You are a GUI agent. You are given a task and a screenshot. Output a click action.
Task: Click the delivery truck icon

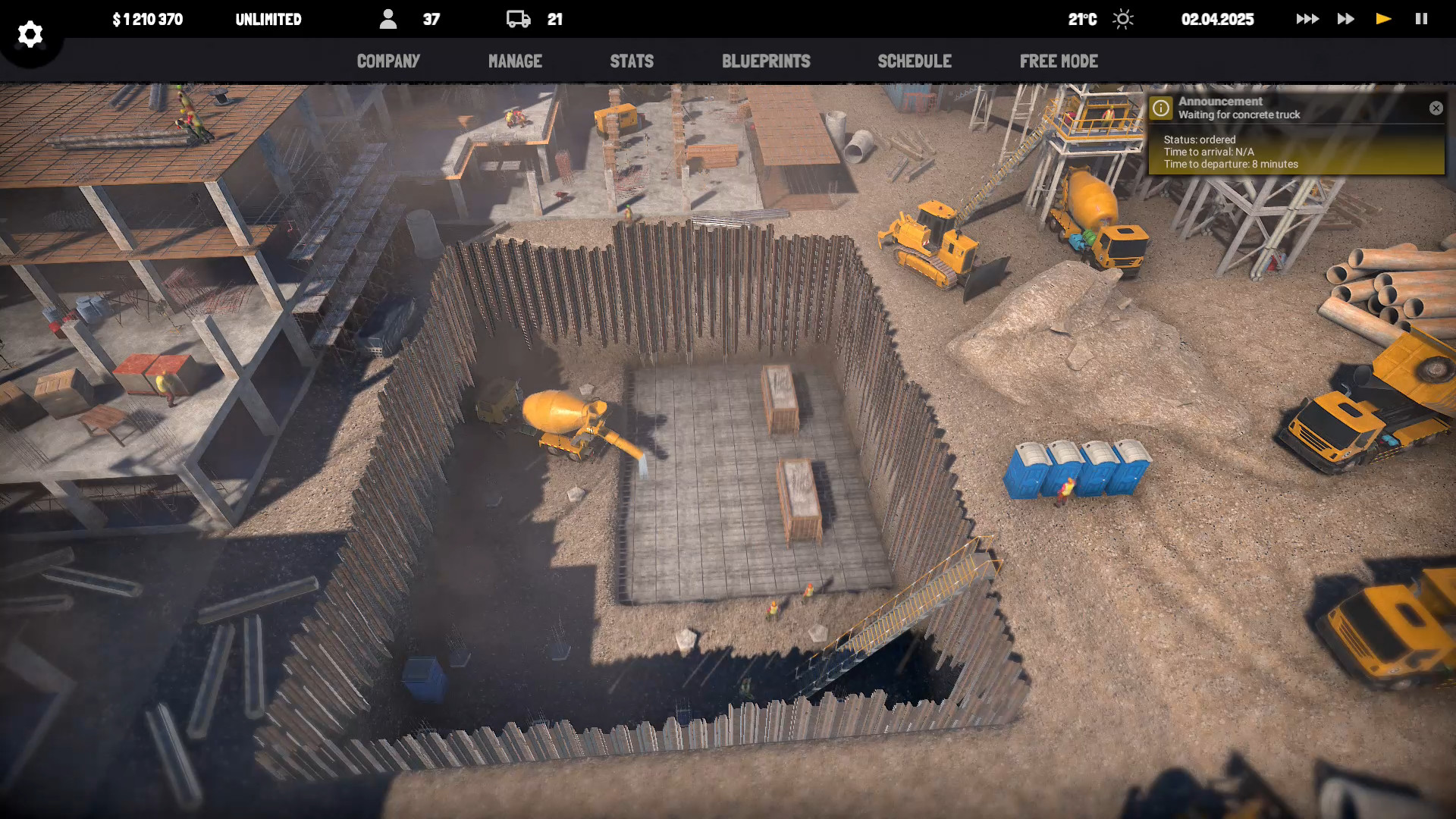[519, 19]
